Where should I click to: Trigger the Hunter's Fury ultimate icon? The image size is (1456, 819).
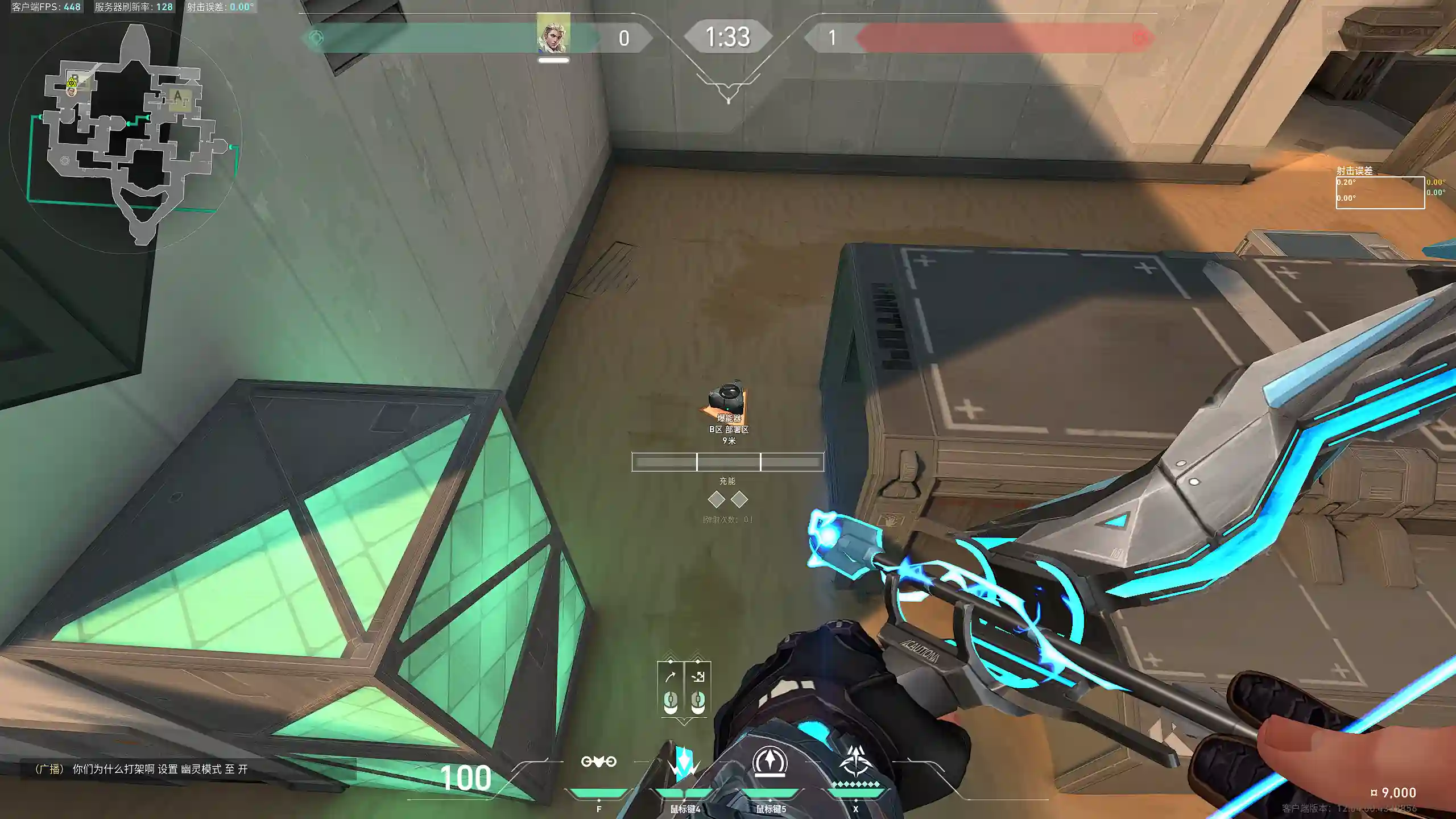[855, 762]
